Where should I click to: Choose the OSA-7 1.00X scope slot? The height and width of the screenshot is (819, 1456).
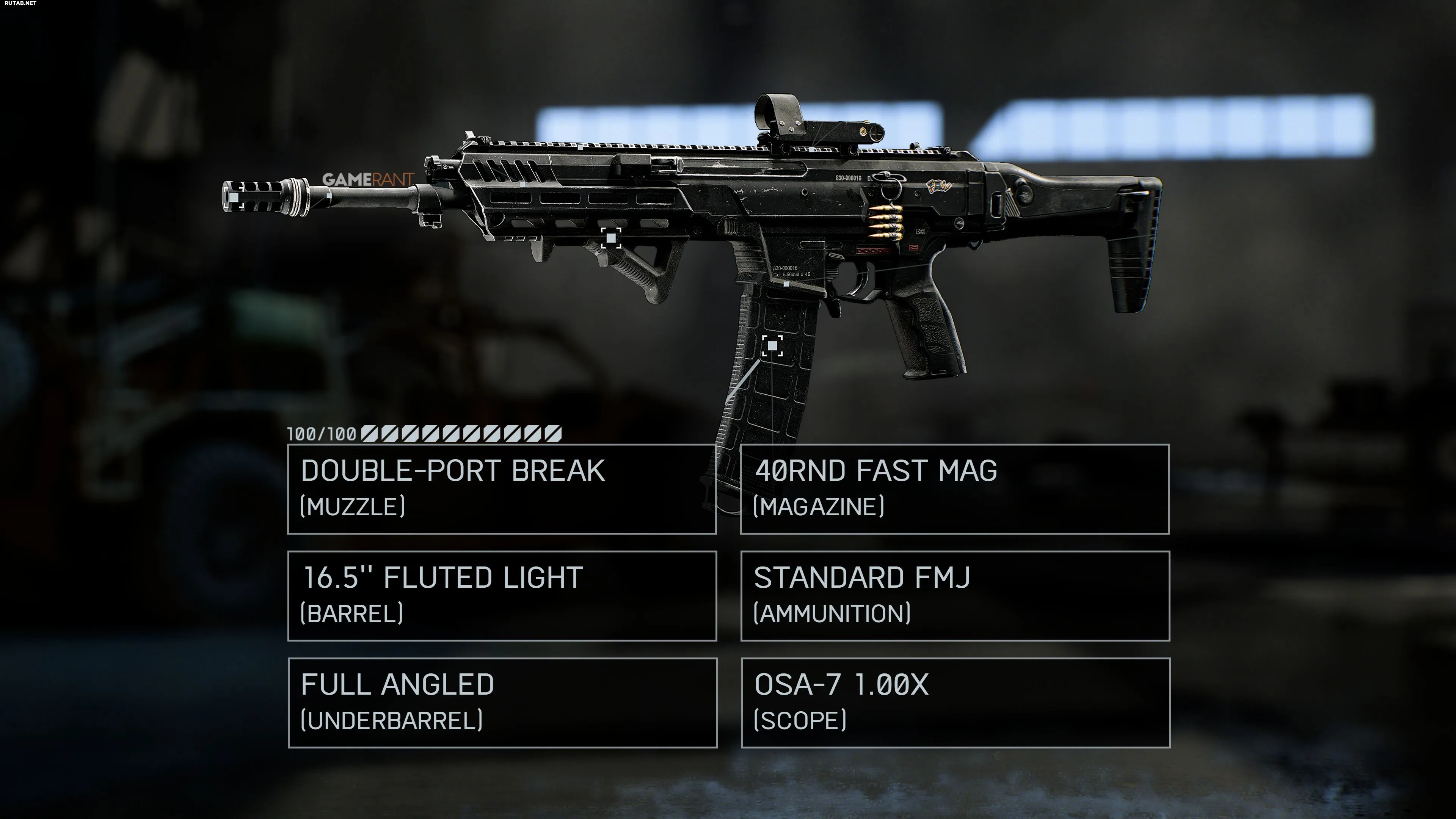[955, 703]
